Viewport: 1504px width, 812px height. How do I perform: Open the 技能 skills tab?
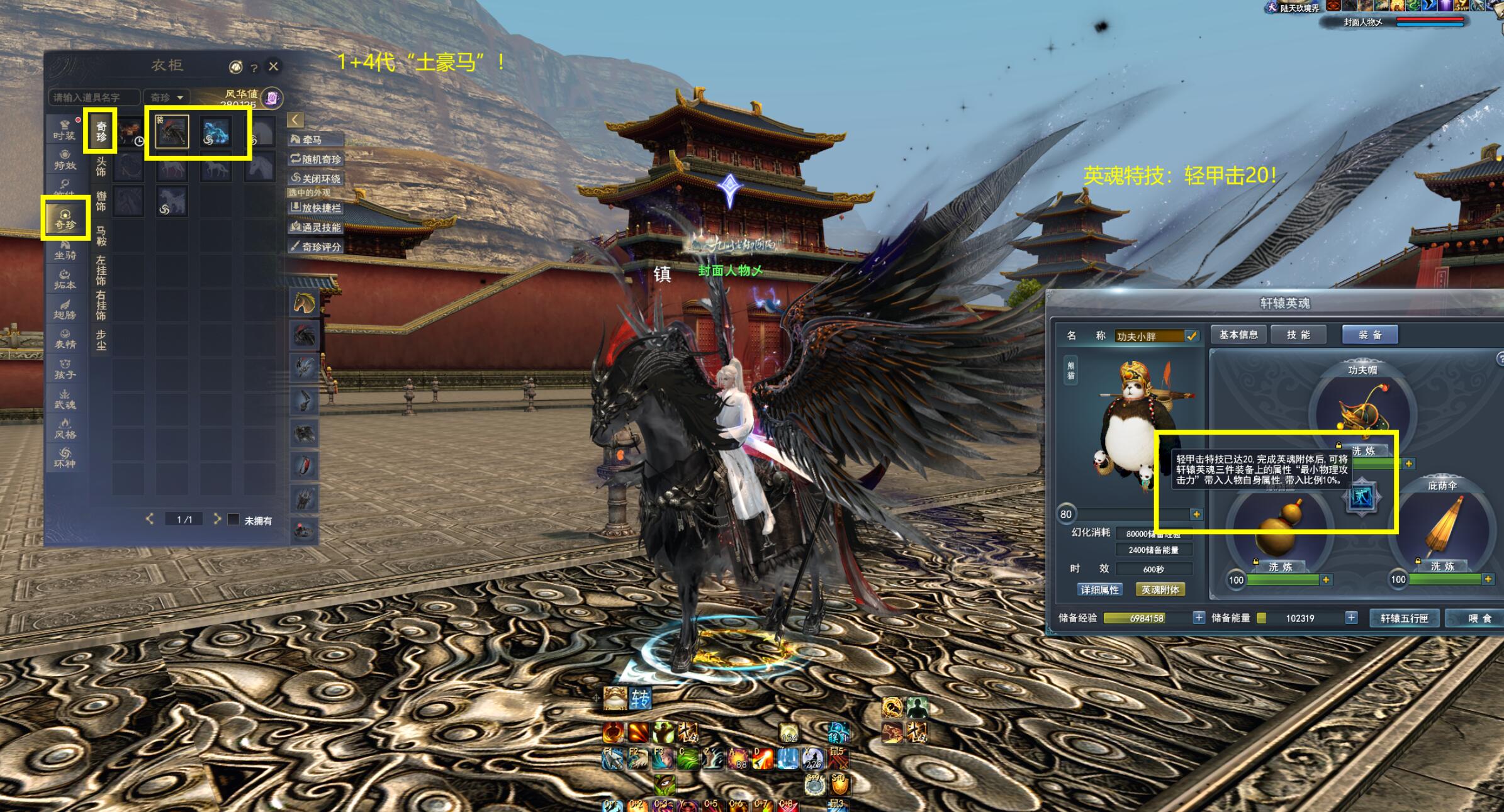pyautogui.click(x=1298, y=335)
